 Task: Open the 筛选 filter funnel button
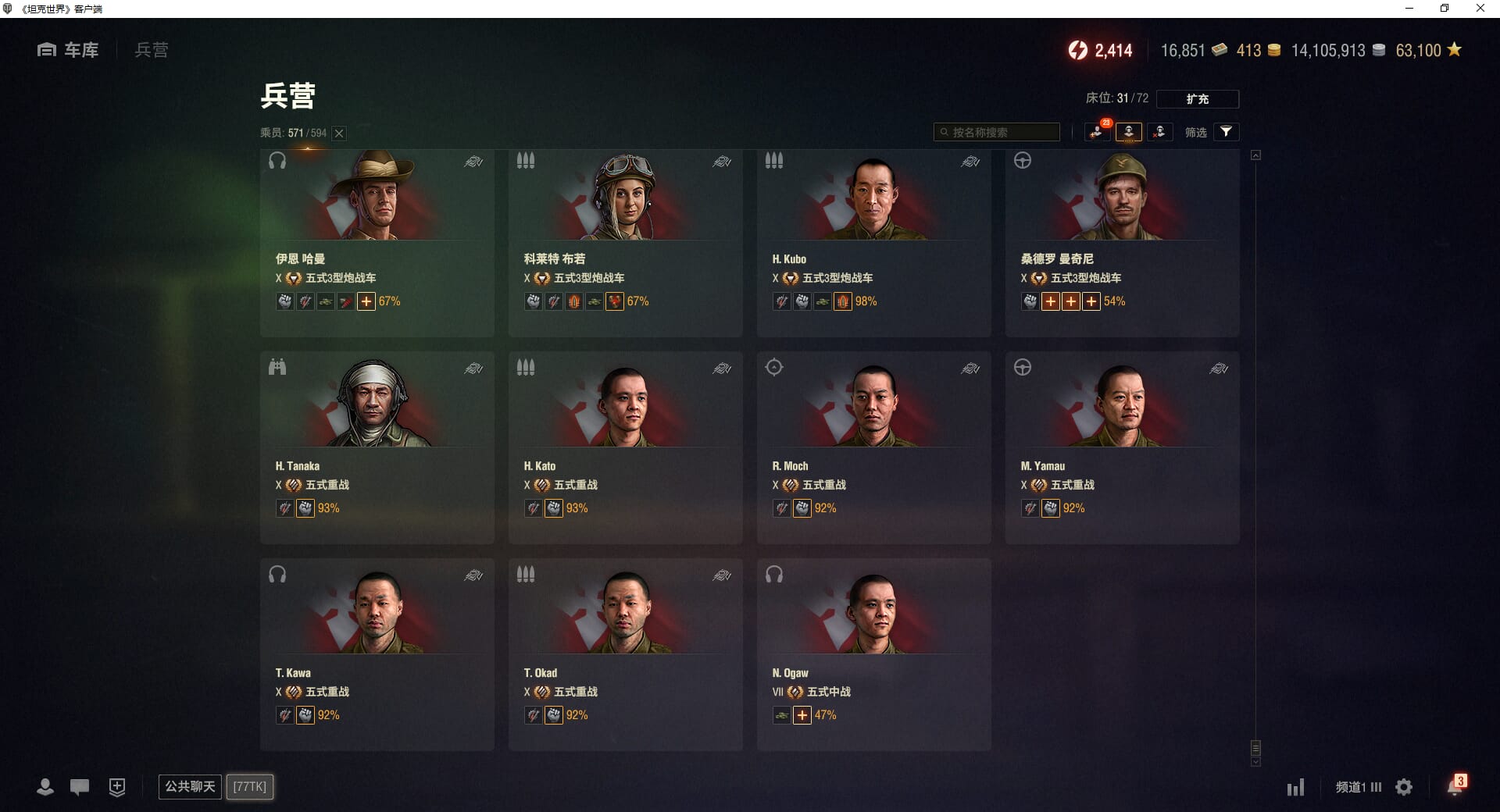tap(1226, 132)
